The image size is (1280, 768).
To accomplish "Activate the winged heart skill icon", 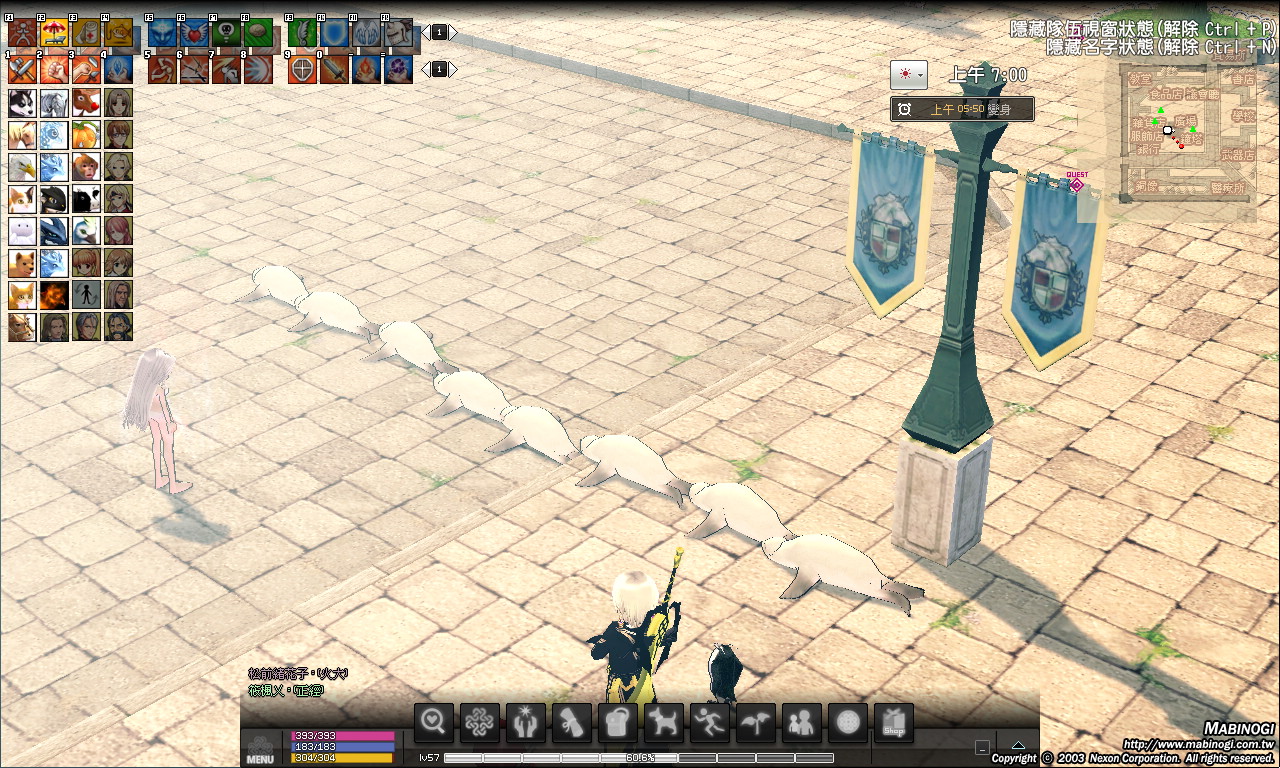I will (194, 33).
